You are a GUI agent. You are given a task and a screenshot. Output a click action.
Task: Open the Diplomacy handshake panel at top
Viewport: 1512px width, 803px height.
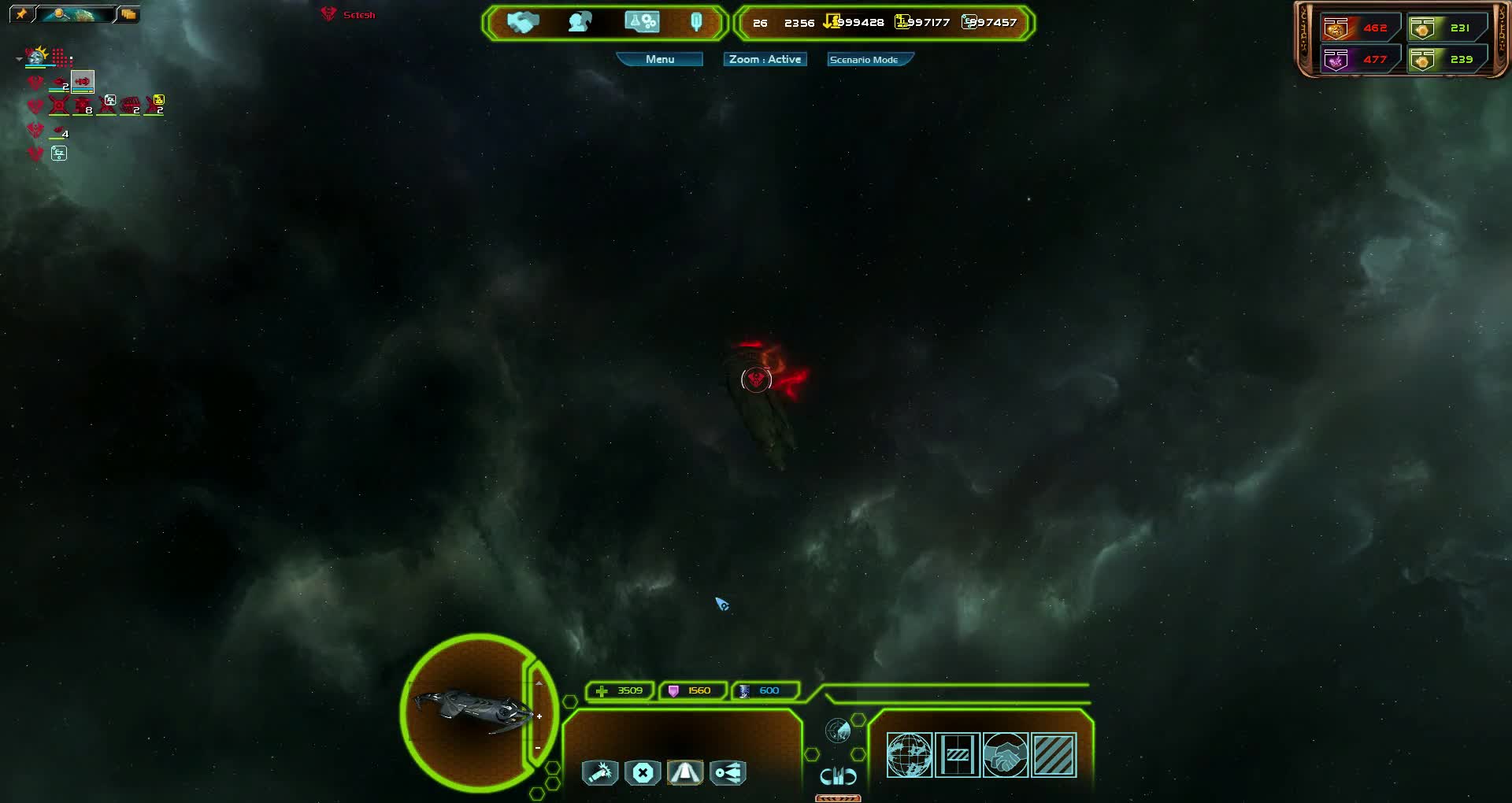pyautogui.click(x=524, y=22)
